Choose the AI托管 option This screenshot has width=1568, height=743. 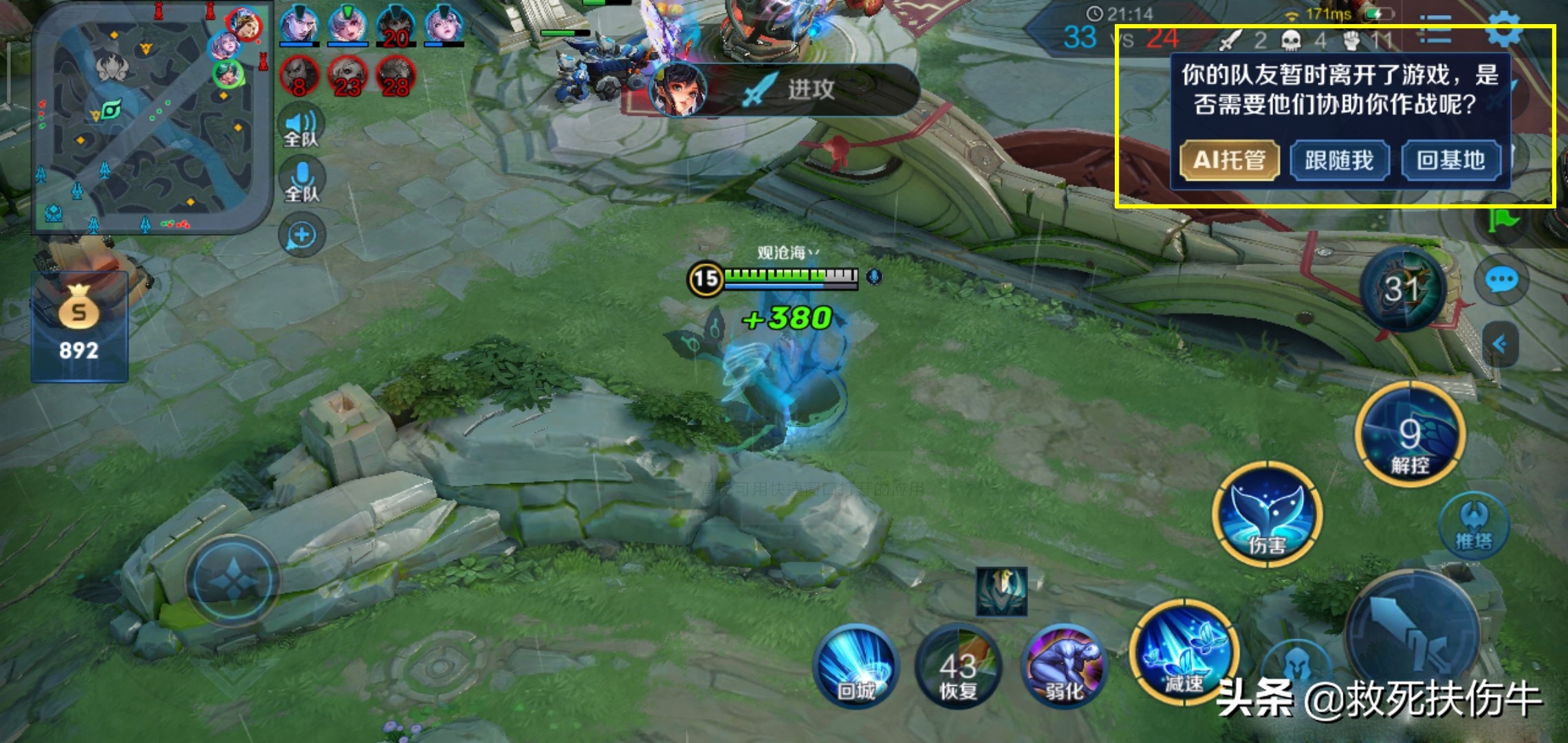click(1229, 160)
